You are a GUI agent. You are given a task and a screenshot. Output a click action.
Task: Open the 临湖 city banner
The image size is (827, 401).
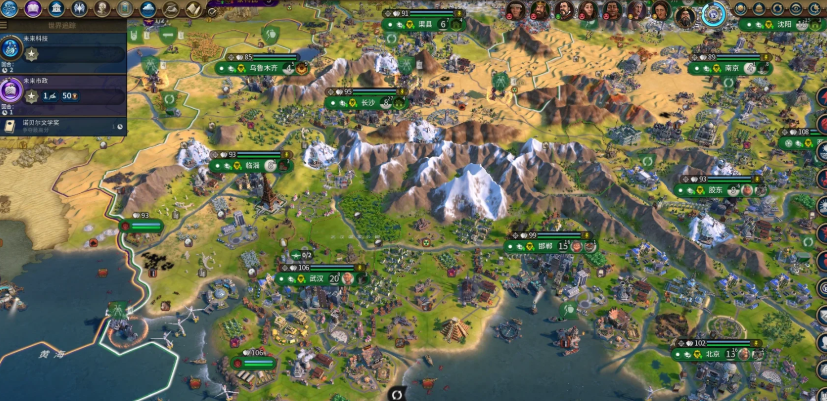[250, 166]
